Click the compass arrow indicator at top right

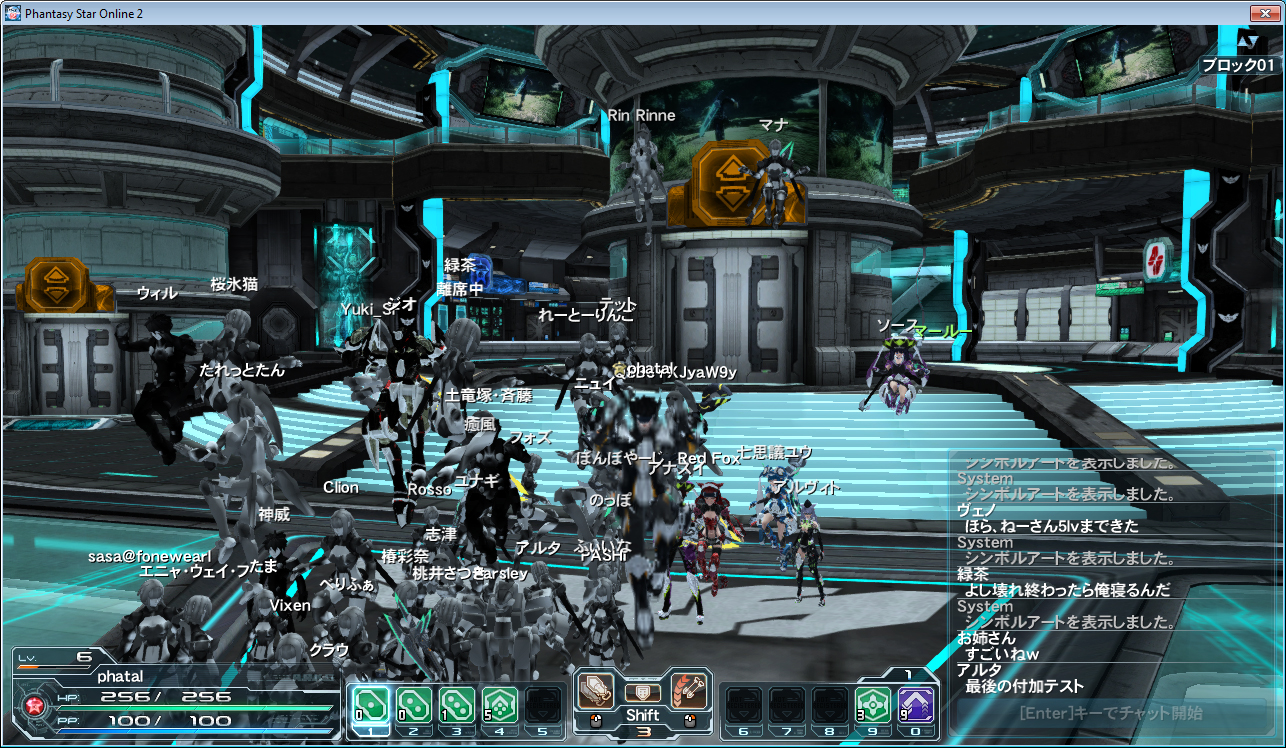coord(1249,42)
